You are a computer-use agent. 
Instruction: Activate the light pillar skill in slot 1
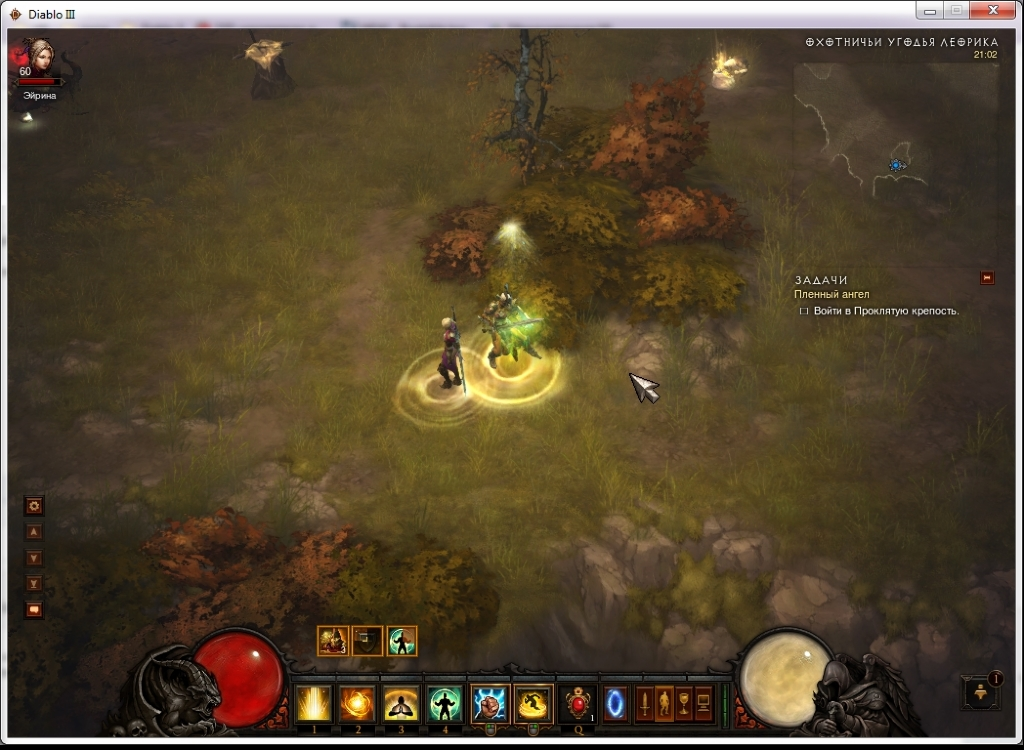[314, 704]
